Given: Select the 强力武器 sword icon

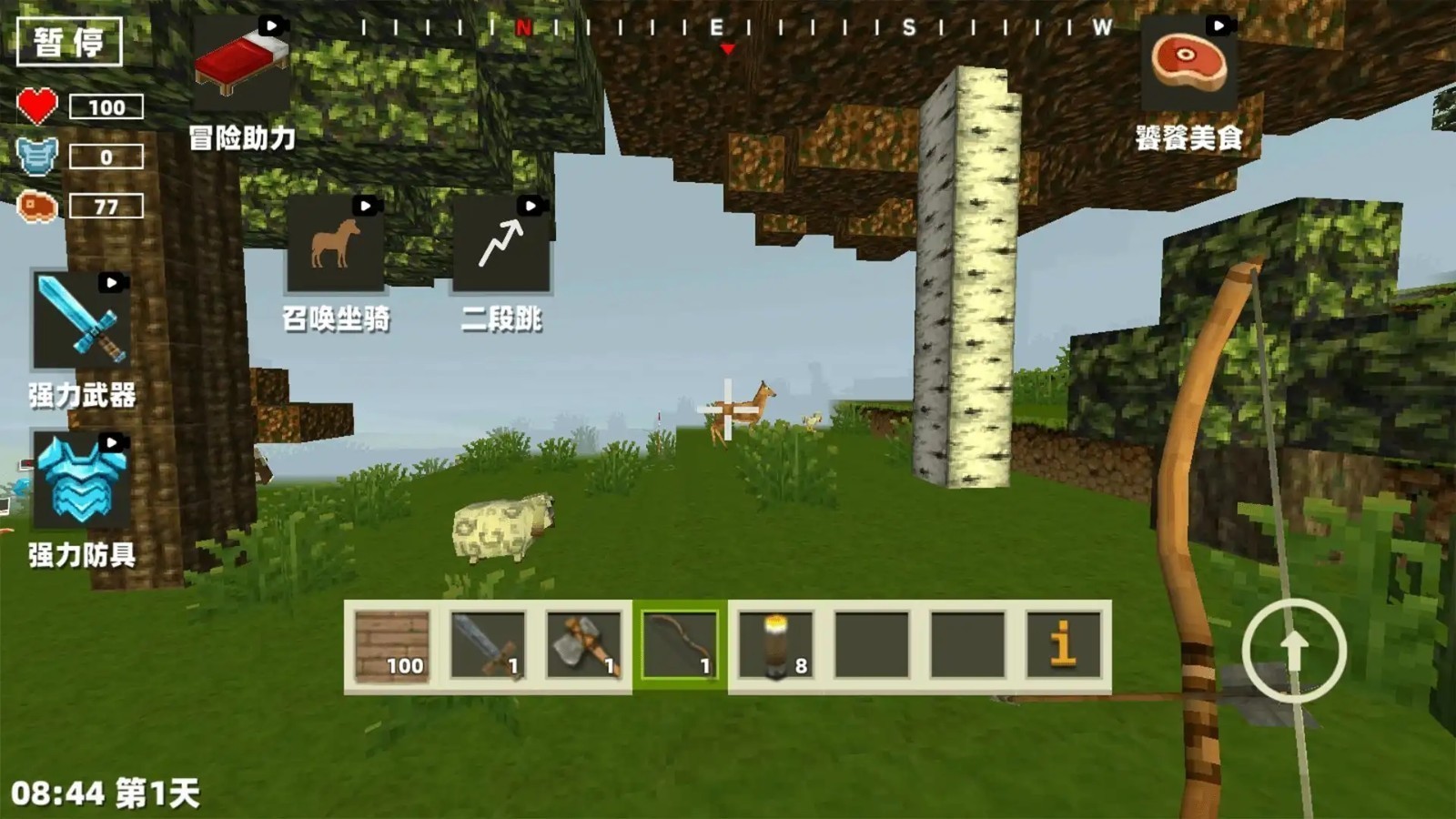Looking at the screenshot, I should point(80,318).
